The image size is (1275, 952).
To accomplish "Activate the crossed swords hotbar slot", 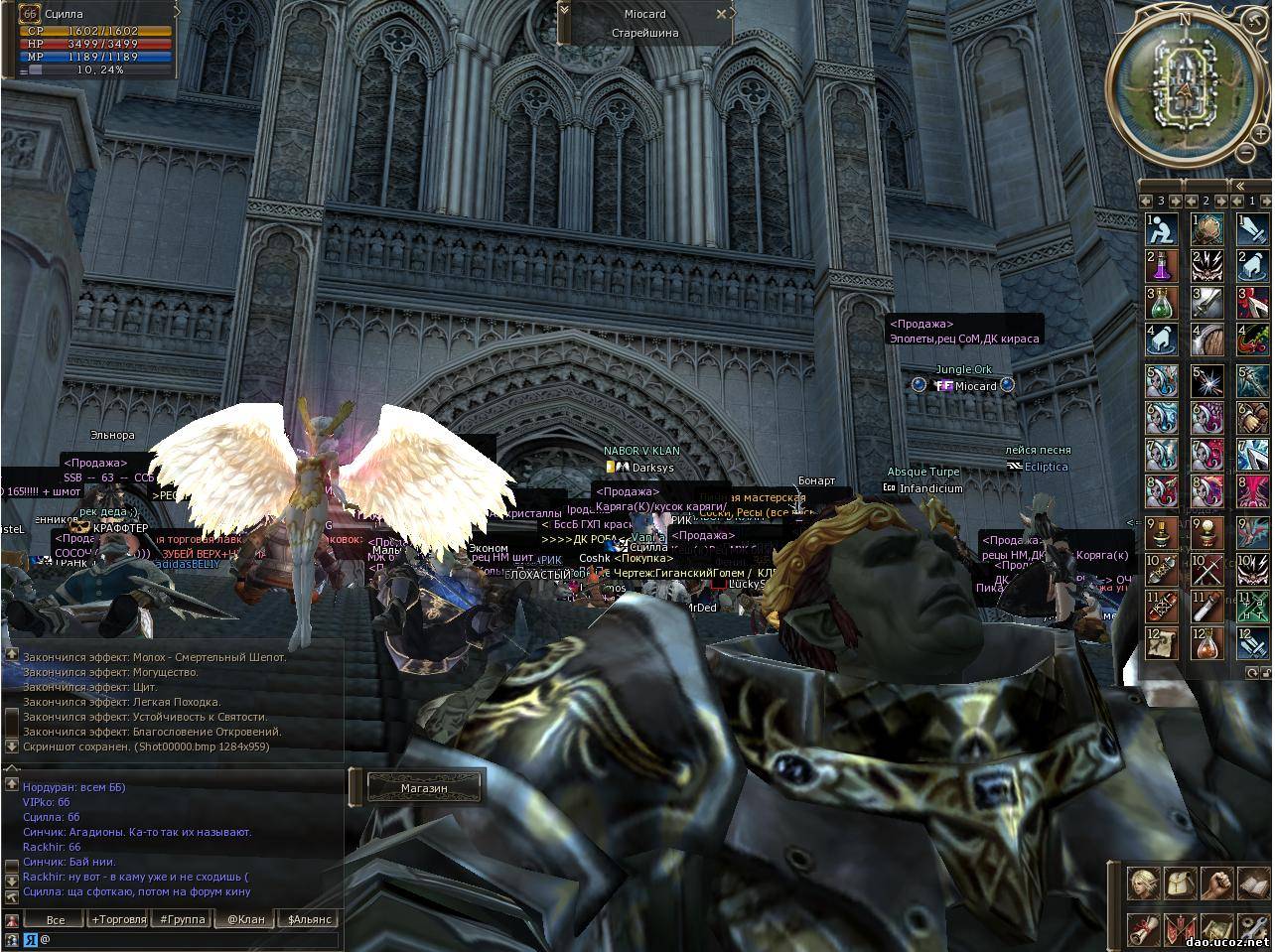I will click(x=1208, y=570).
